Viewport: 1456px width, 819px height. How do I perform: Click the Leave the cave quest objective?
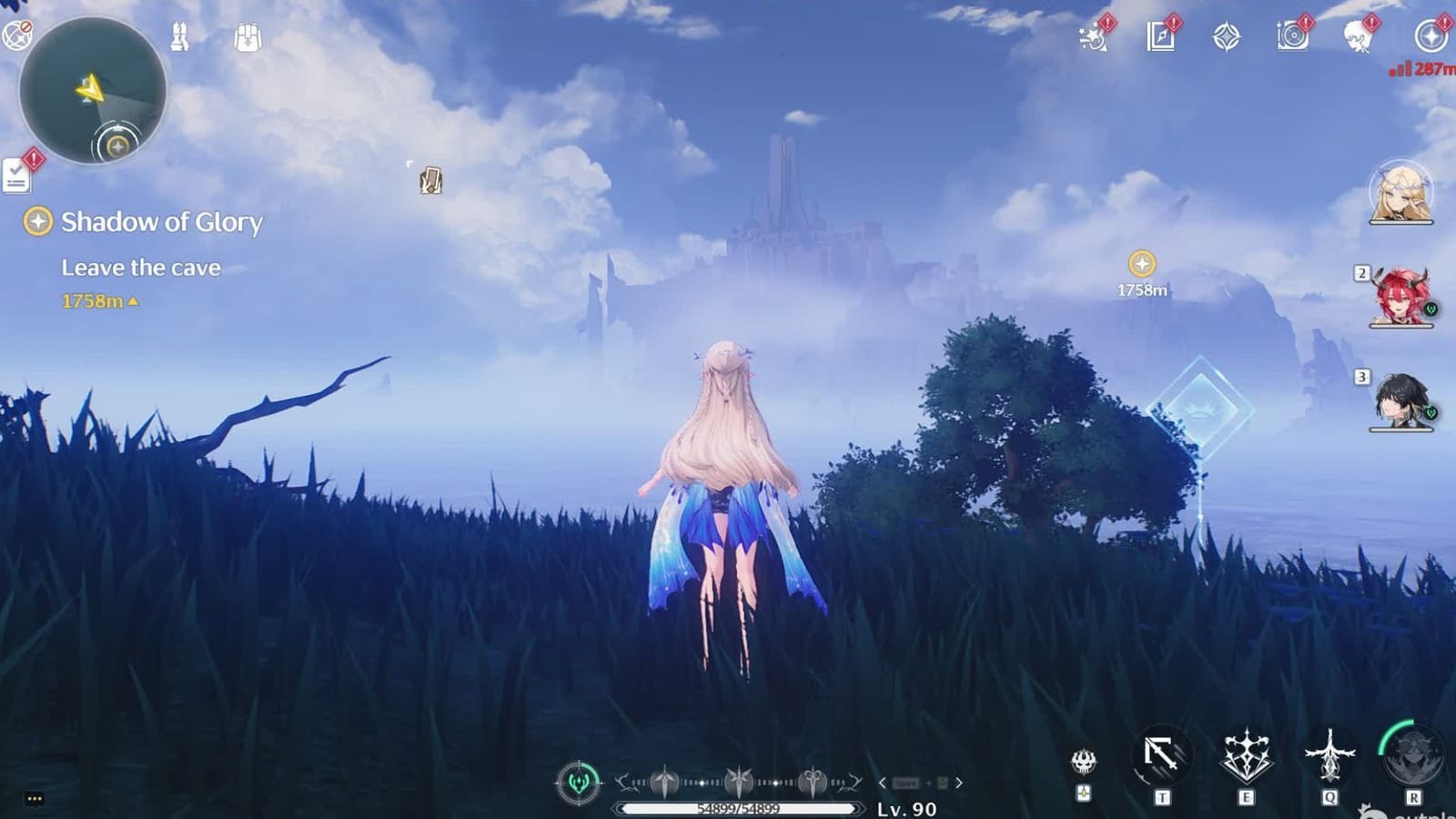coord(141,268)
